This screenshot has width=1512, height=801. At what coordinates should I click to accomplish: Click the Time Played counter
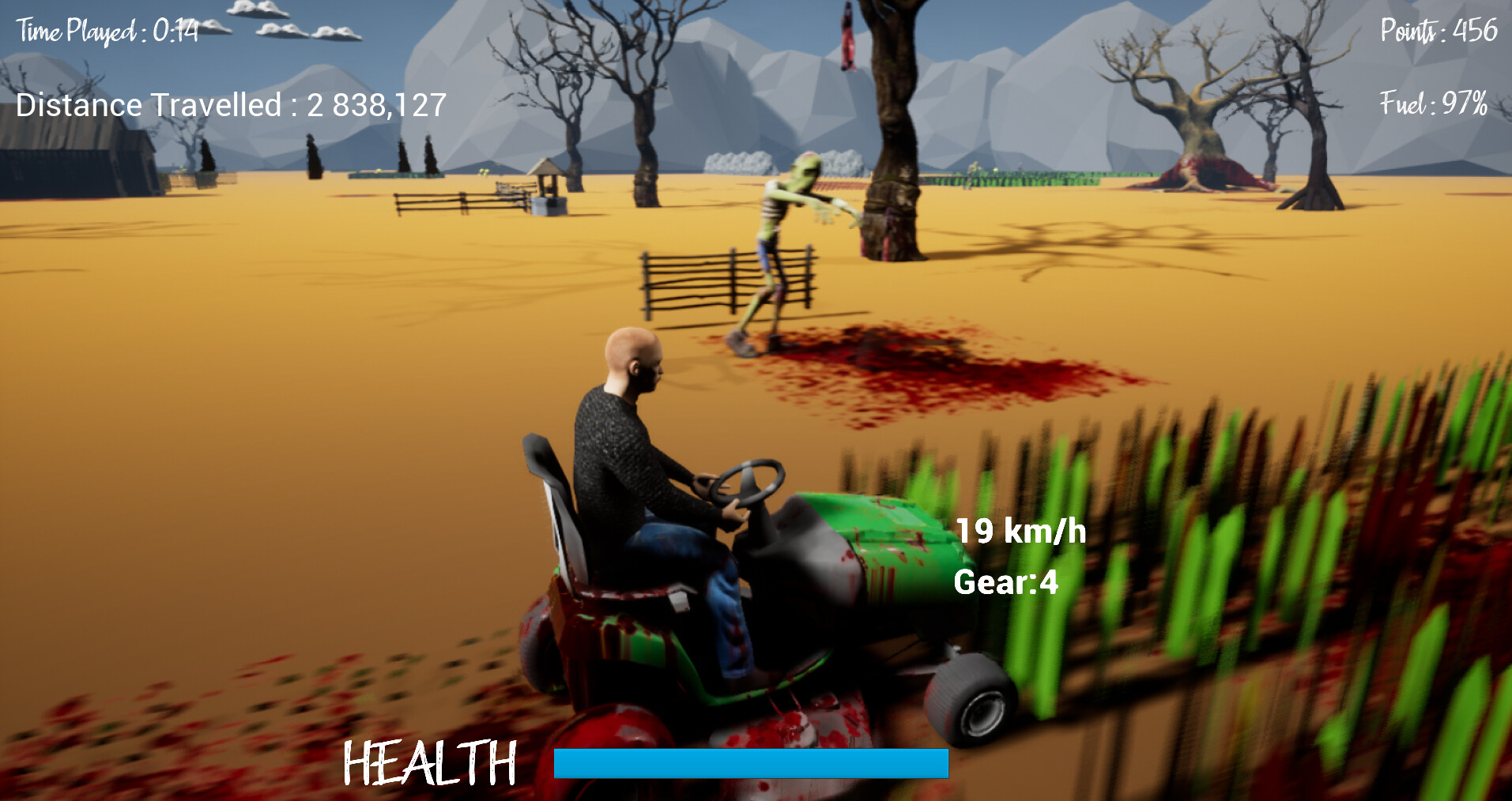tap(107, 30)
